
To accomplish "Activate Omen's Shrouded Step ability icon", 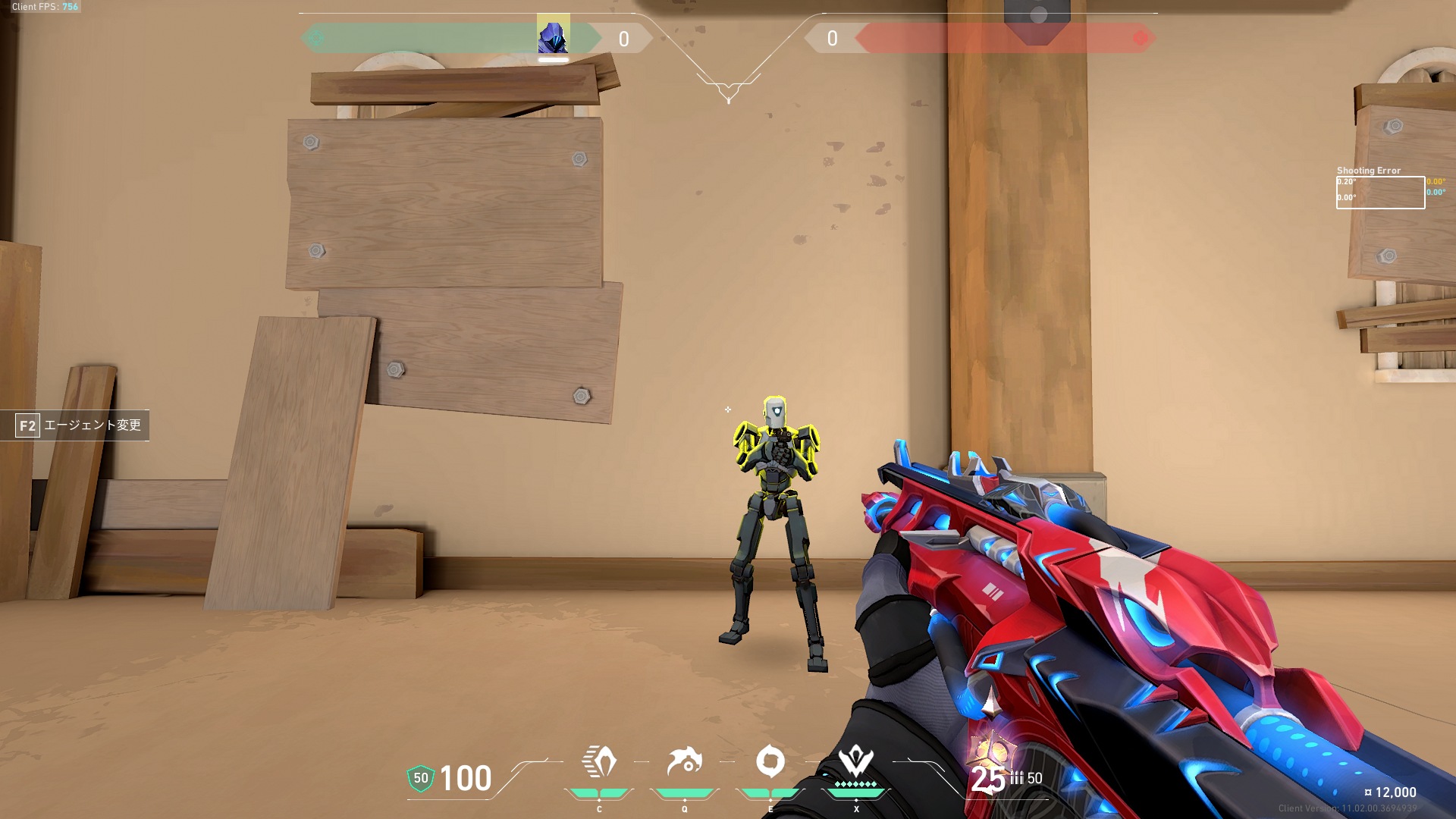I will pyautogui.click(x=599, y=761).
